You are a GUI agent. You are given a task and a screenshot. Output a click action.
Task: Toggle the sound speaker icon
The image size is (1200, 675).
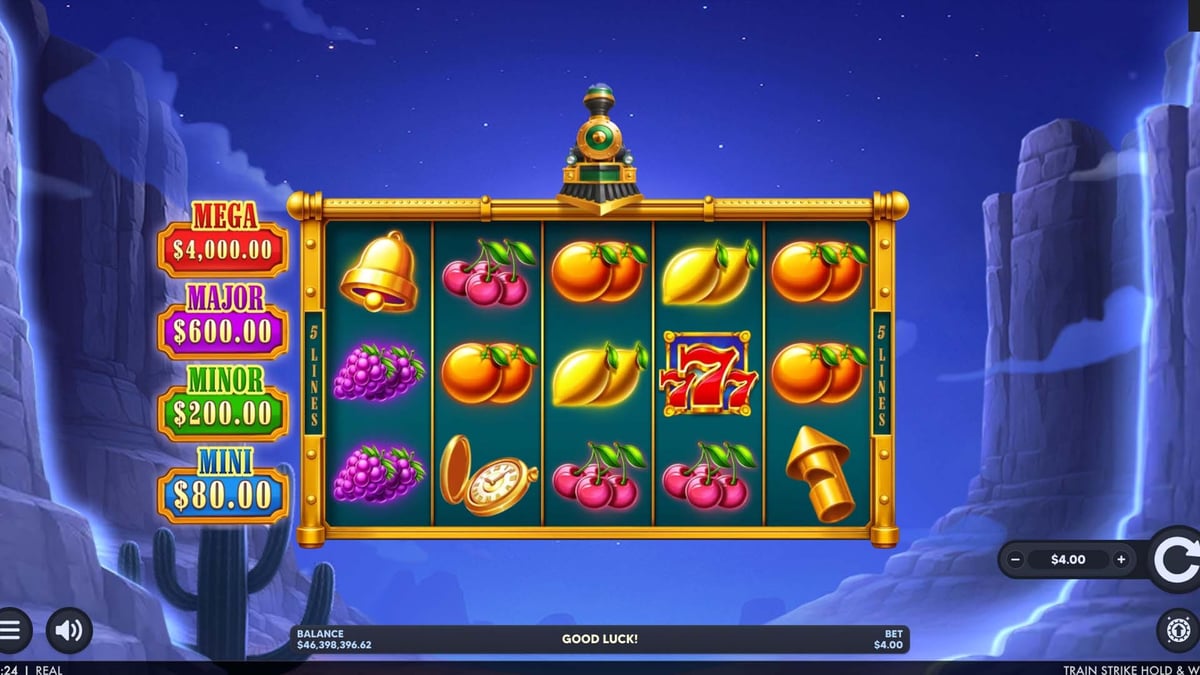69,631
